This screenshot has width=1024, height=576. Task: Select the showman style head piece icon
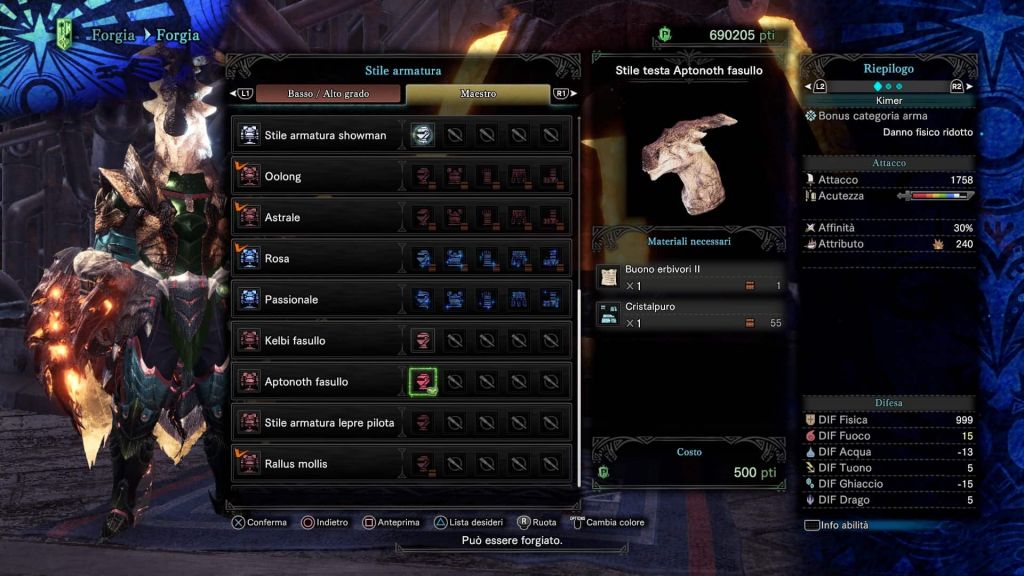click(423, 135)
